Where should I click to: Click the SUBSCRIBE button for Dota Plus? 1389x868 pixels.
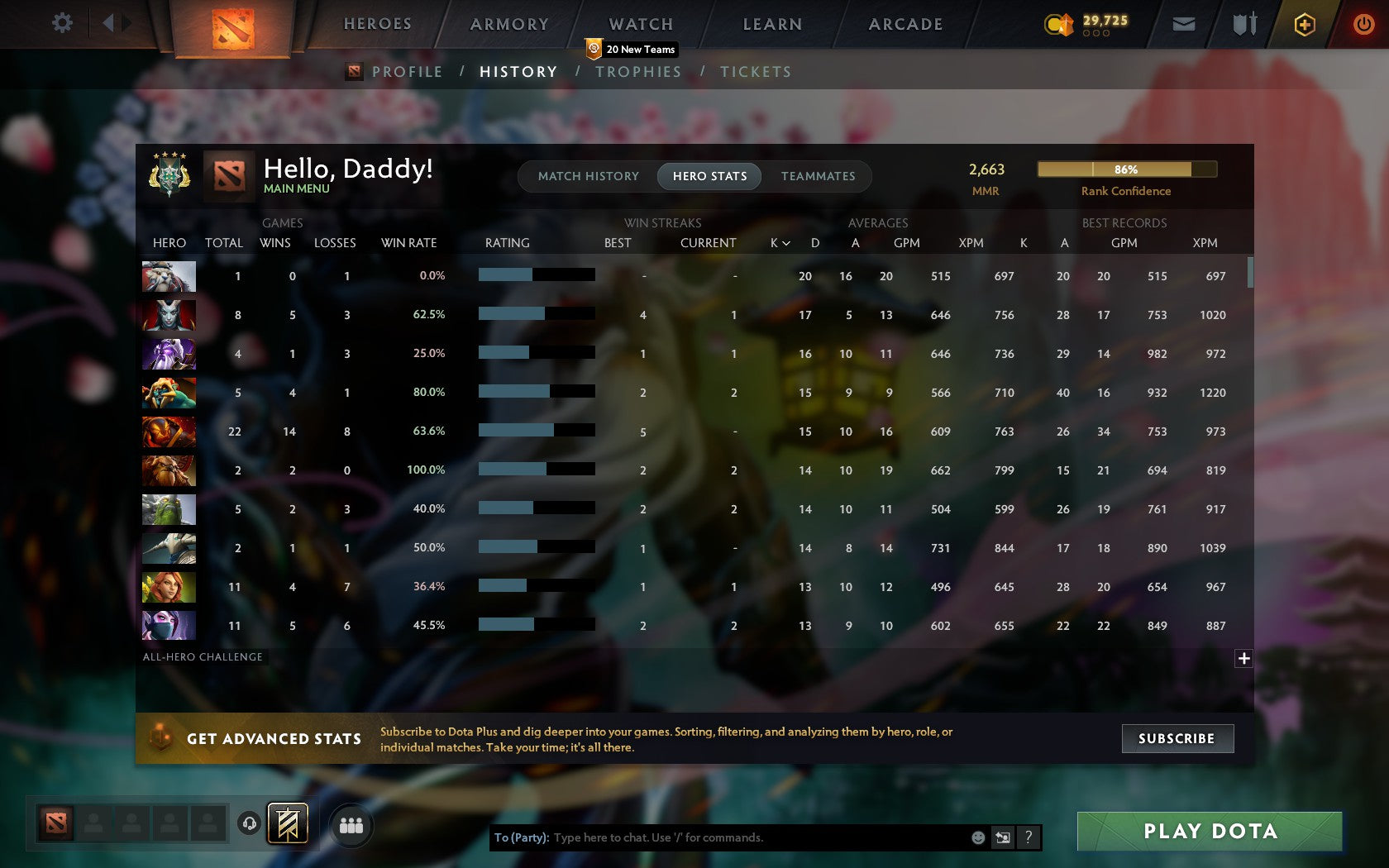tap(1177, 738)
